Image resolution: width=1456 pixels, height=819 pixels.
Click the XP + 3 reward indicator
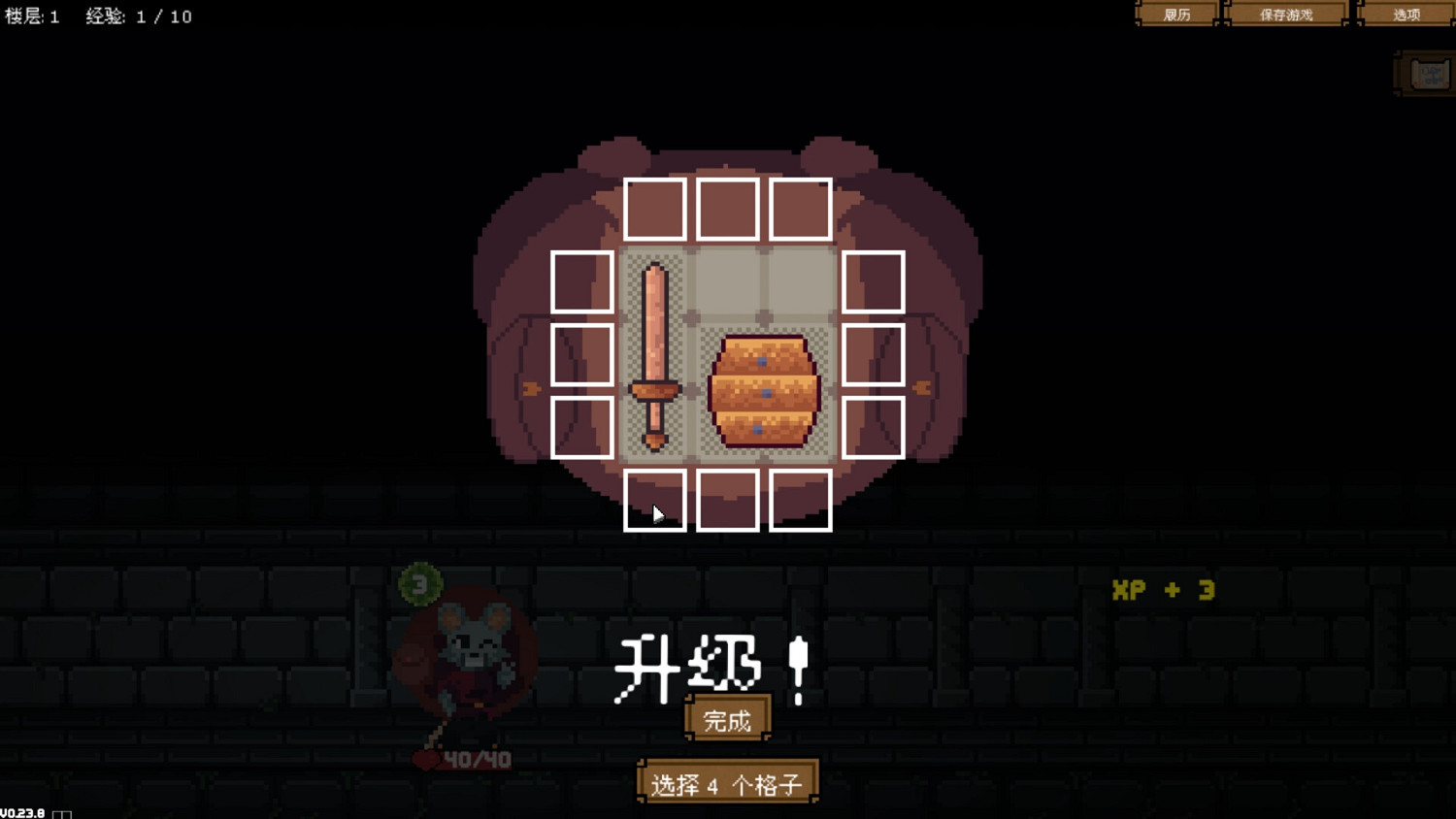(x=1164, y=589)
